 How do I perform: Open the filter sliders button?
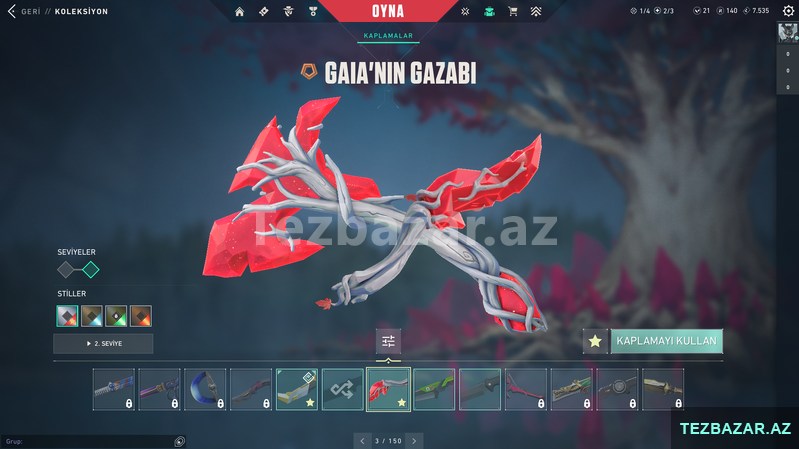tap(388, 341)
